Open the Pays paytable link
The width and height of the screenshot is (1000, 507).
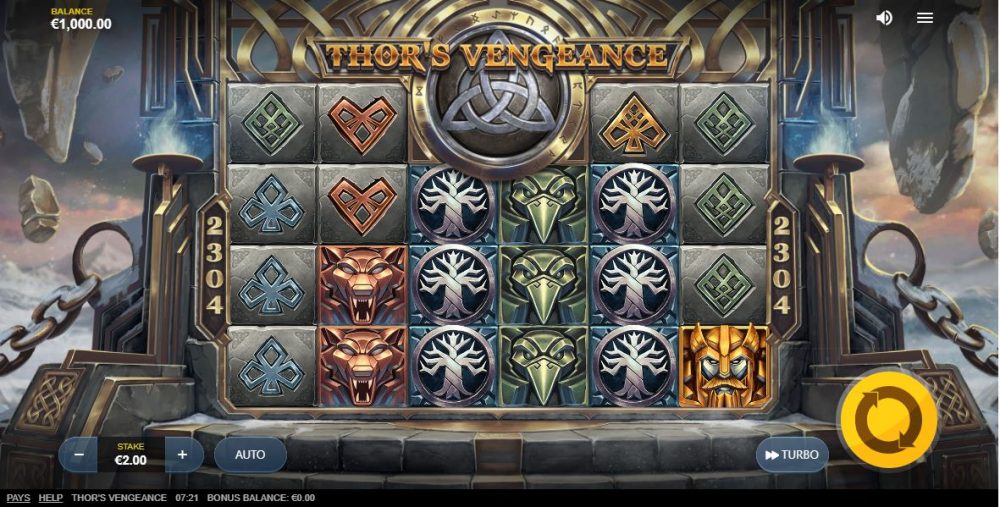point(18,498)
